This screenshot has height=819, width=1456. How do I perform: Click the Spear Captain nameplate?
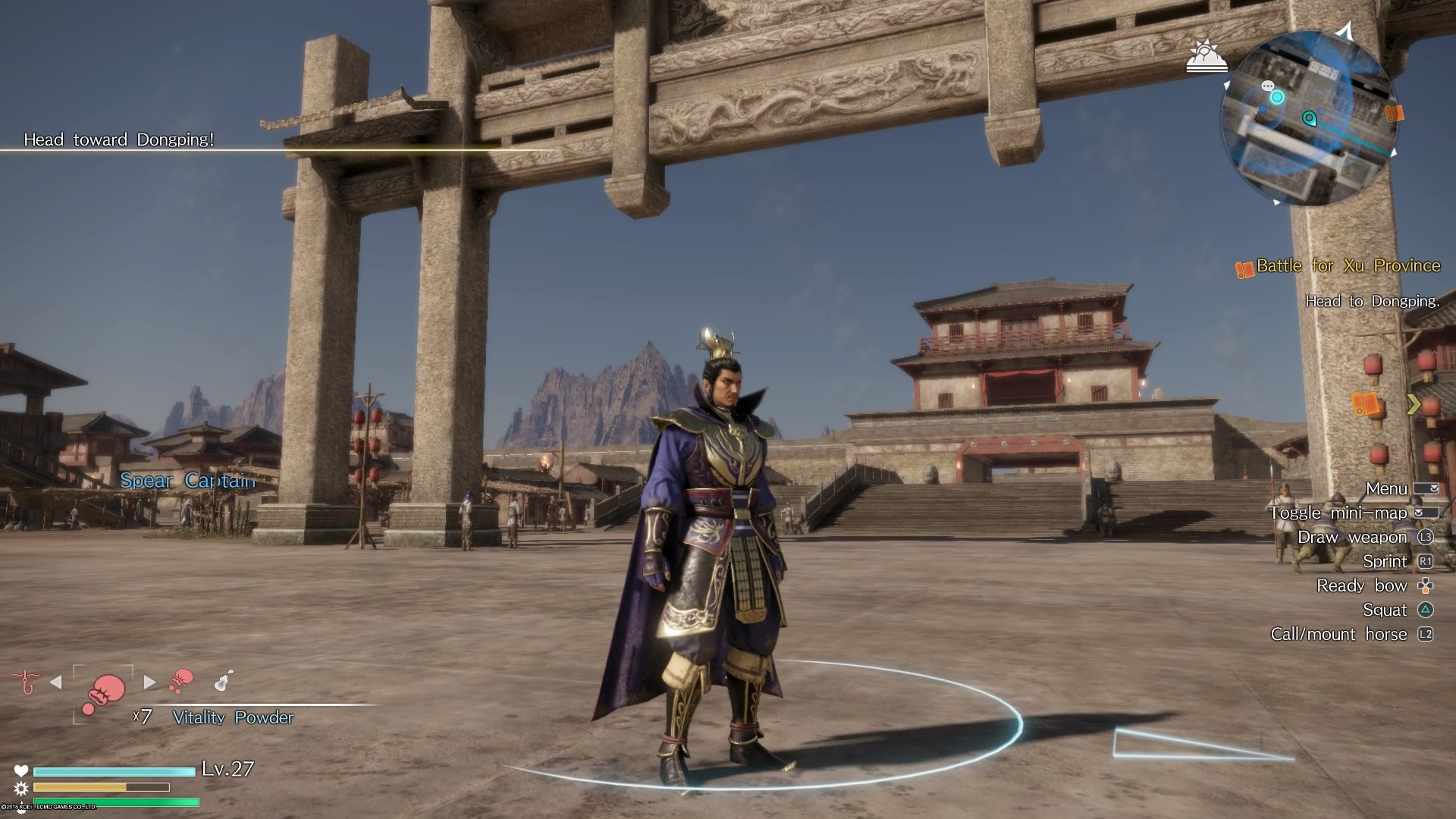(x=187, y=480)
